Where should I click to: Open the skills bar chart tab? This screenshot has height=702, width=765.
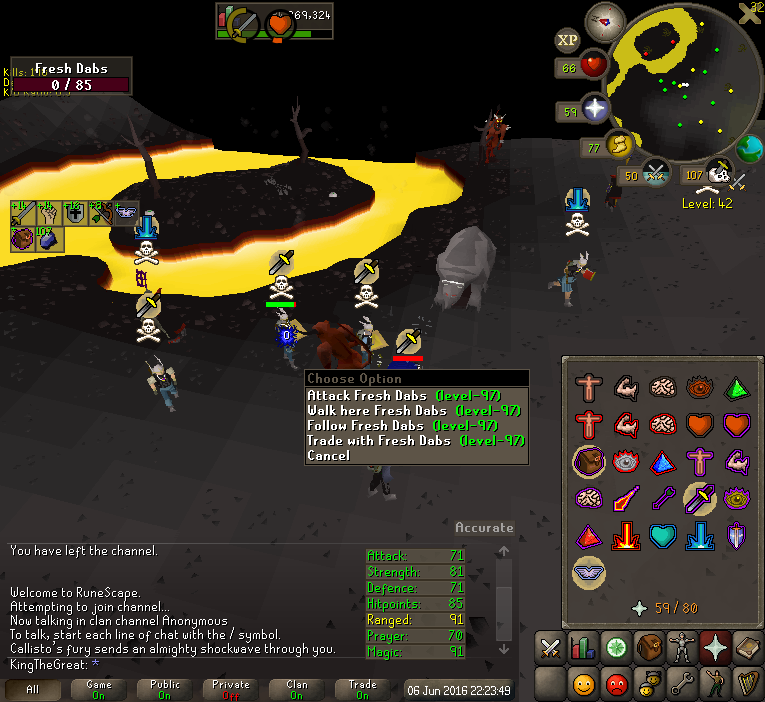tap(584, 648)
